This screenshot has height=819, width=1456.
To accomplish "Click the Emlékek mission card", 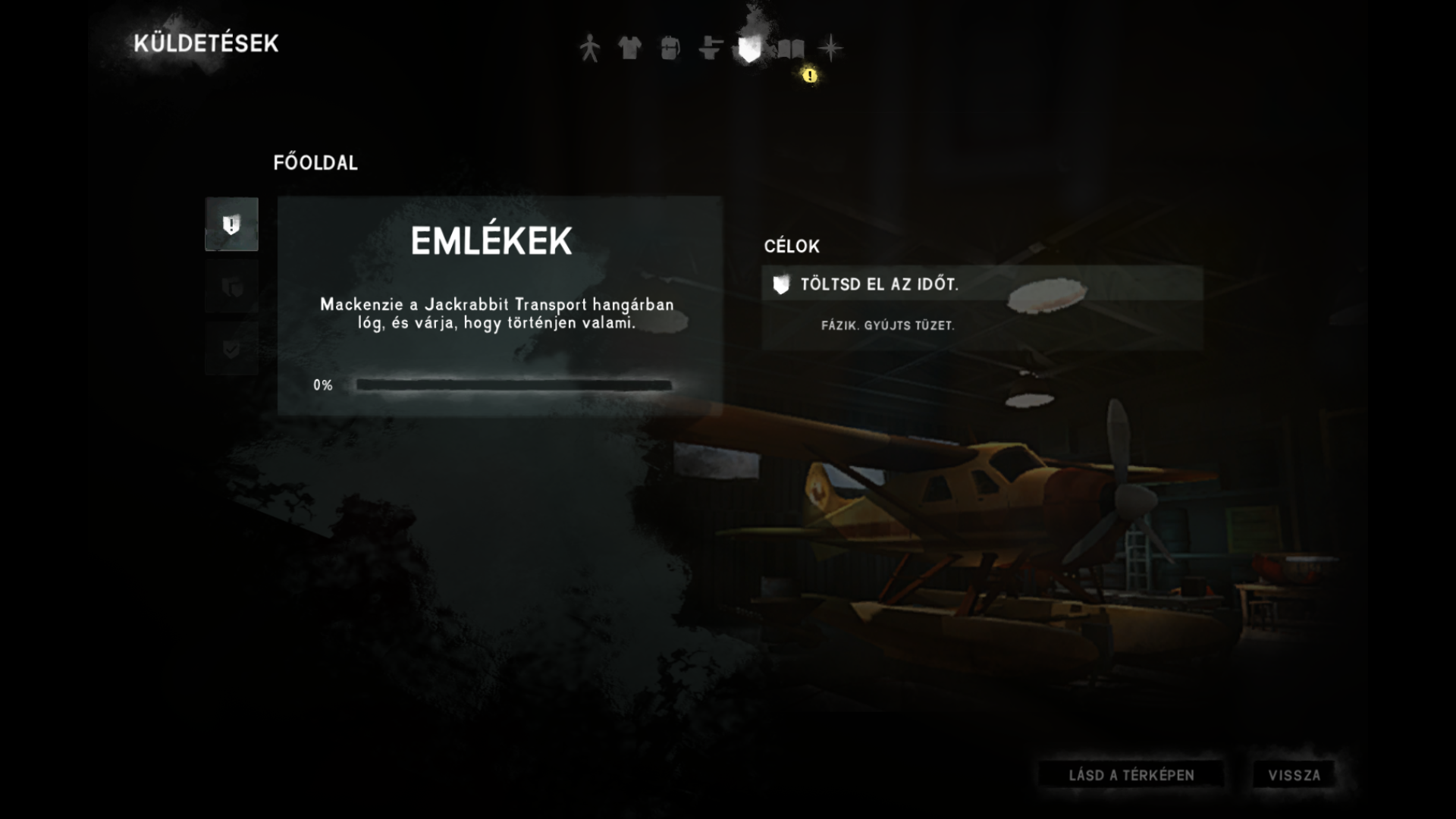I will (x=499, y=306).
